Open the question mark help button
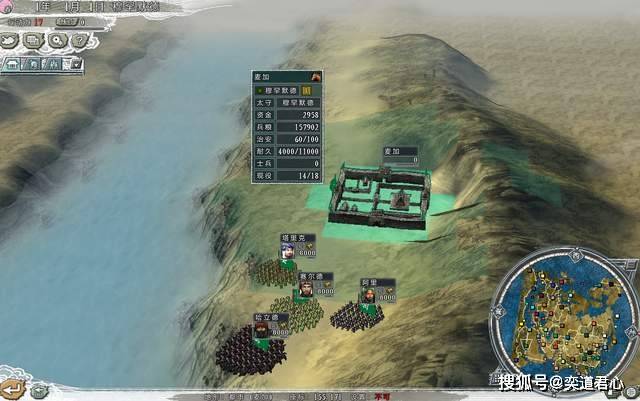This screenshot has height=401, width=640. pos(79,41)
